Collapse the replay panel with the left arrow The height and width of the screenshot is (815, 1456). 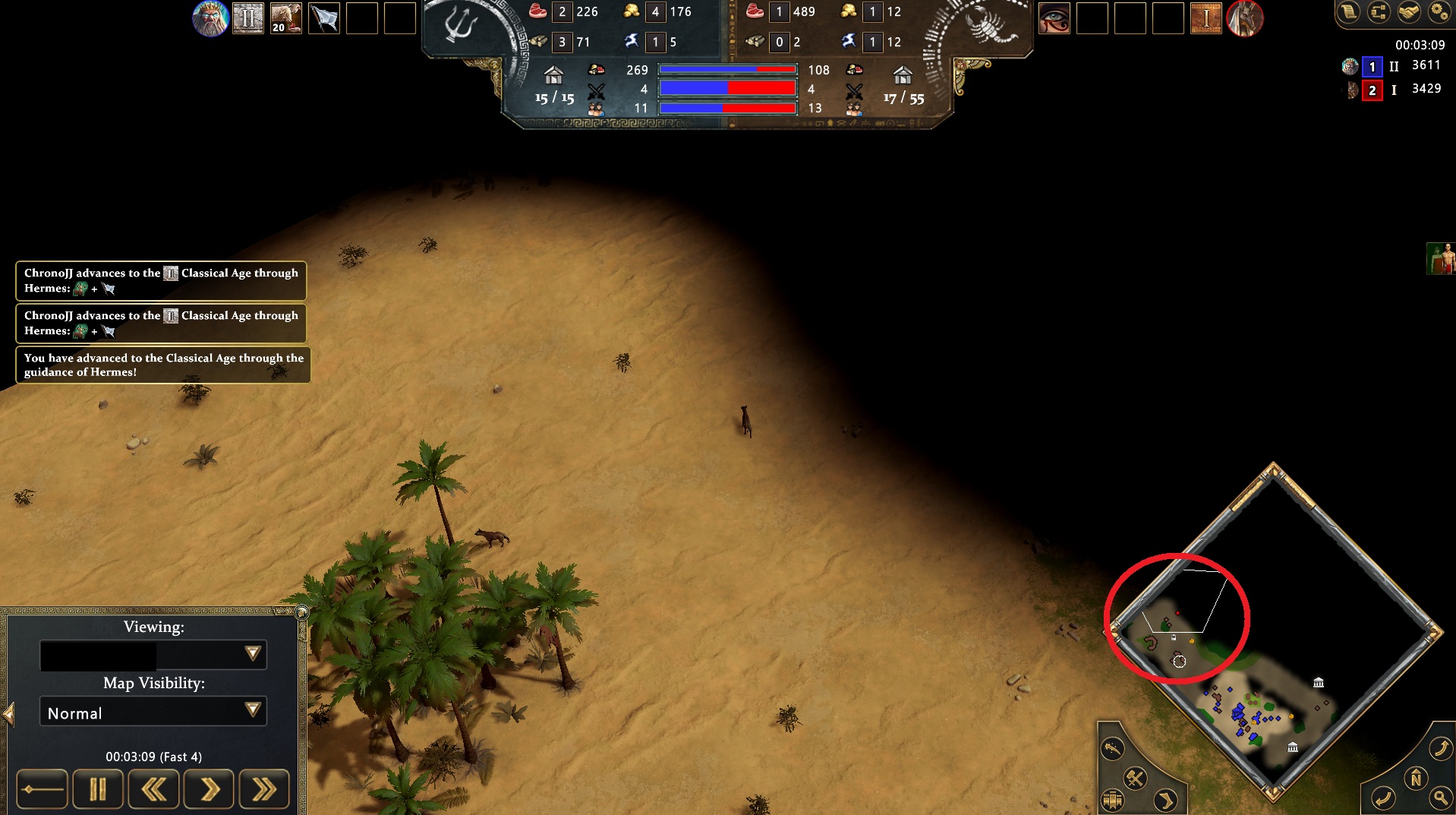[8, 714]
